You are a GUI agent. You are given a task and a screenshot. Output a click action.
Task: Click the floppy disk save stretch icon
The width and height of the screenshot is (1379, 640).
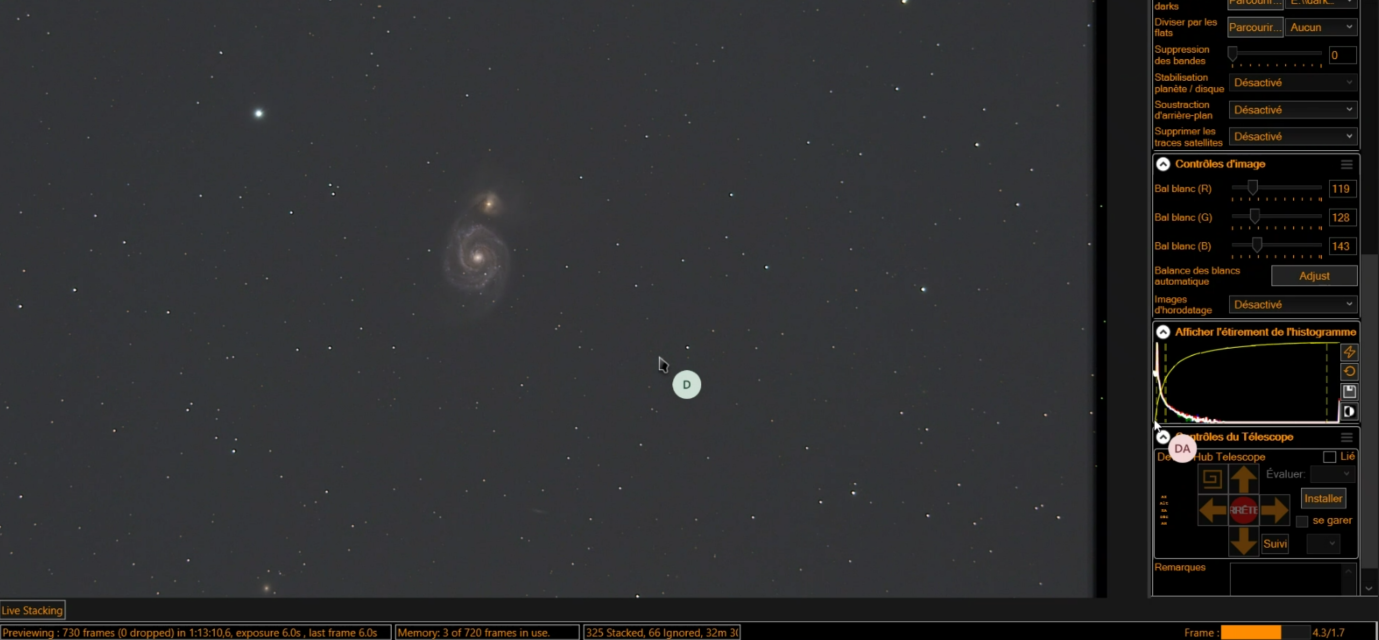click(x=1349, y=391)
